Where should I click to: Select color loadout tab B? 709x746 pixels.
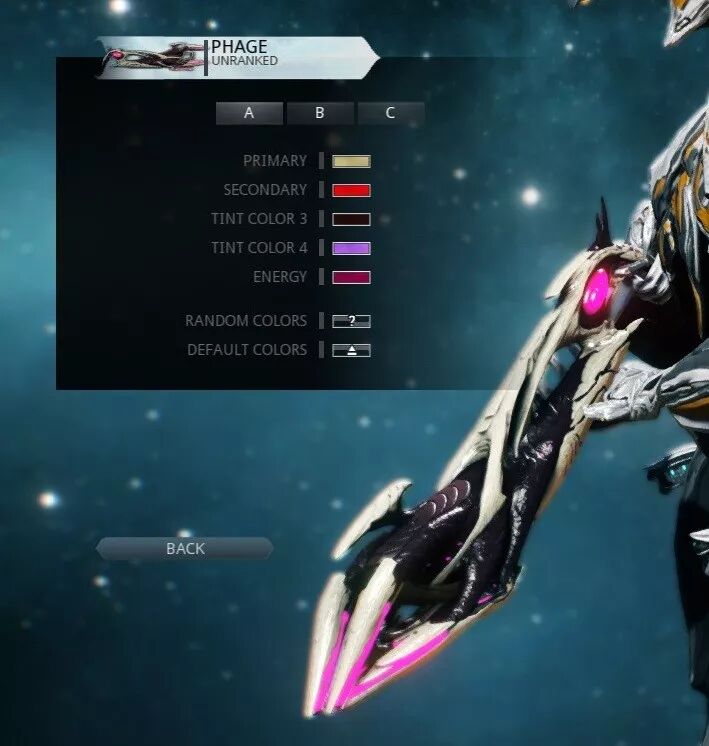tap(320, 113)
